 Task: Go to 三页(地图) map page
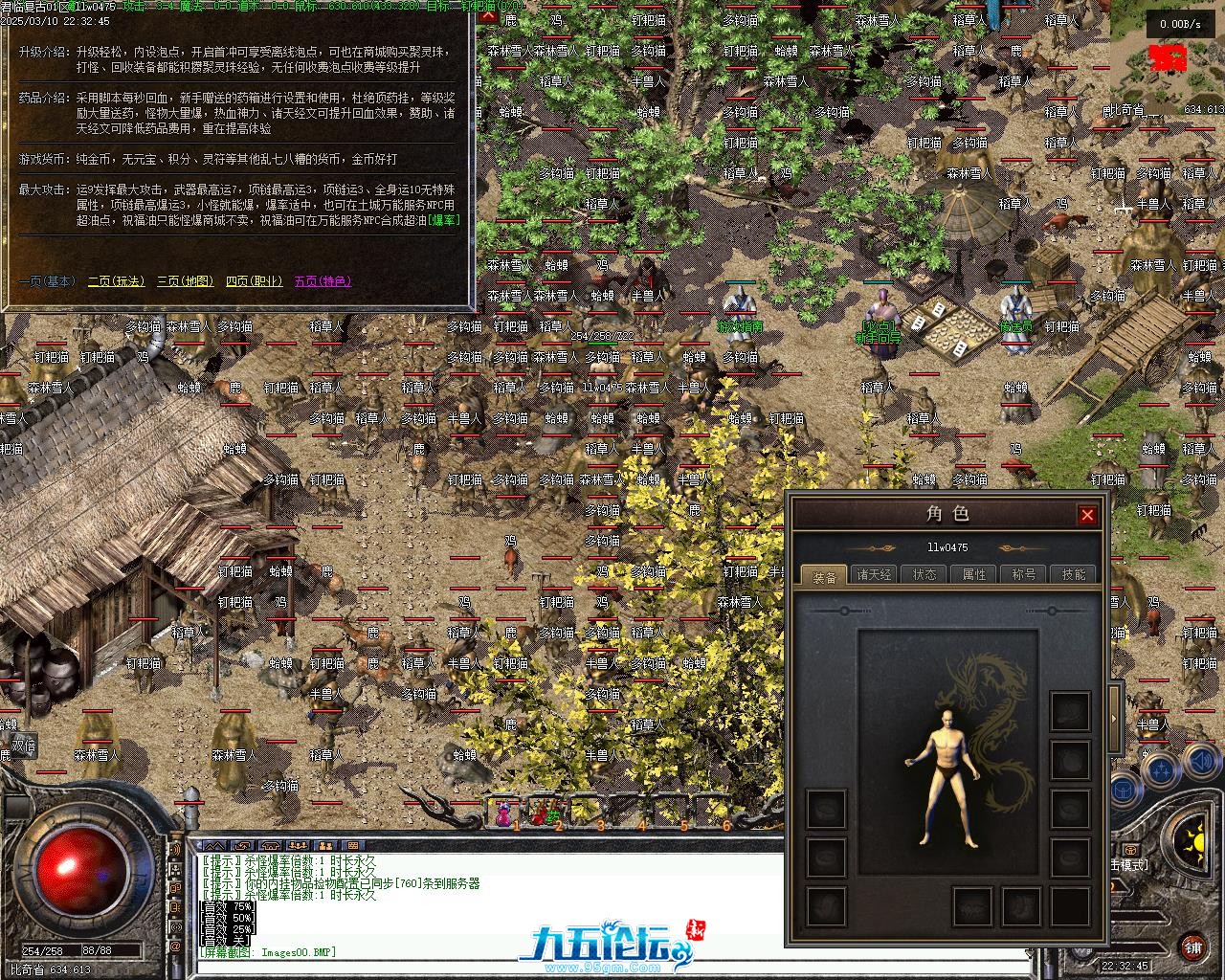pyautogui.click(x=186, y=281)
